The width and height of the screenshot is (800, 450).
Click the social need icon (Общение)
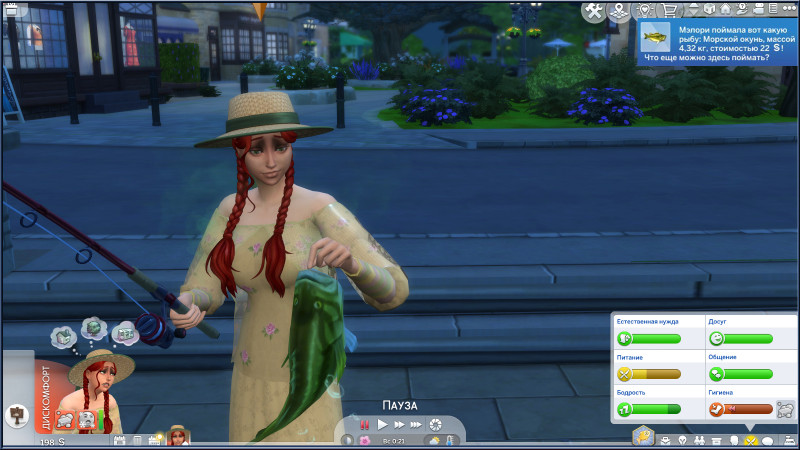717,374
